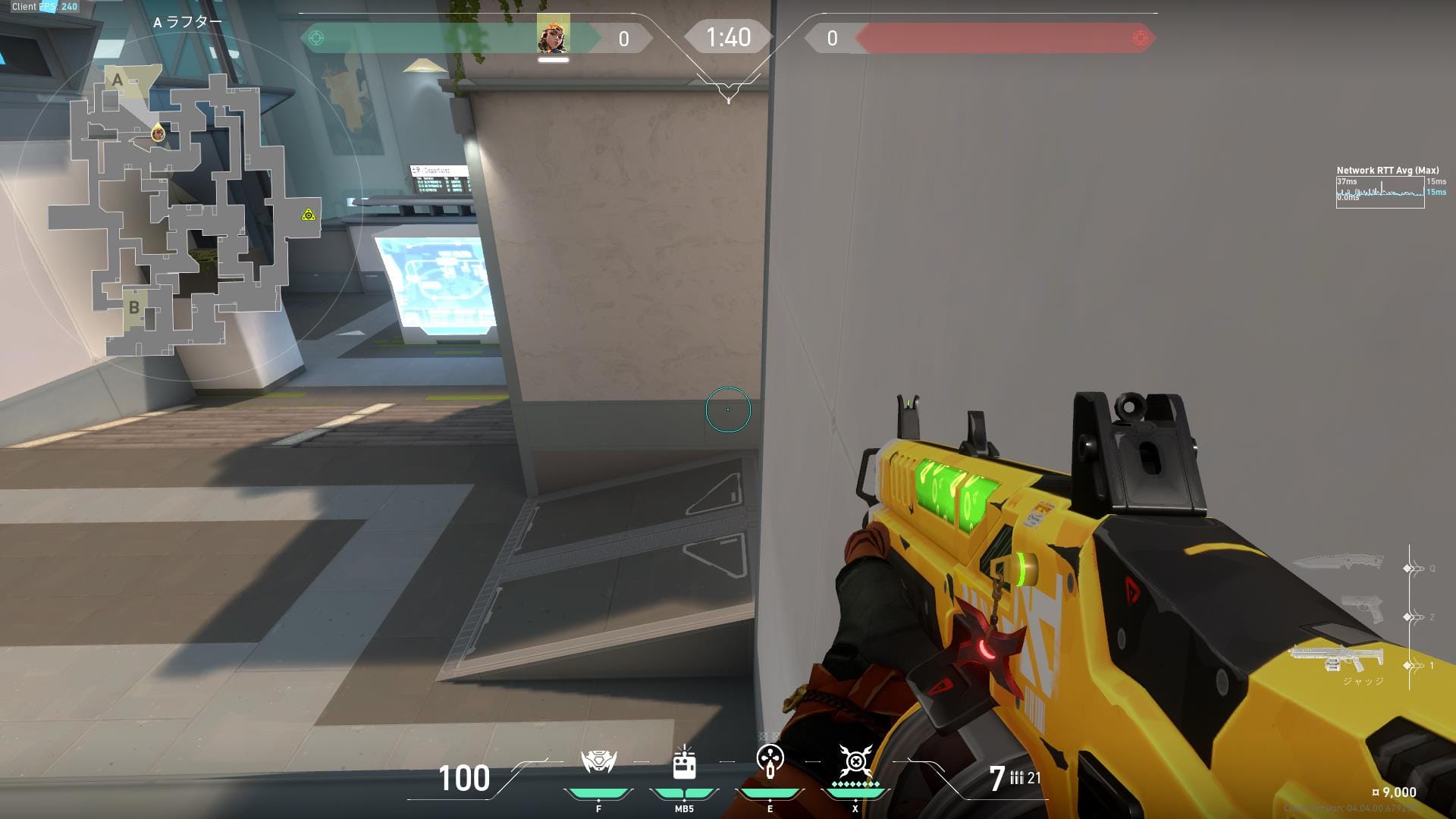The height and width of the screenshot is (819, 1456).
Task: Select Raze's portrait in the top team bar
Action: [553, 36]
